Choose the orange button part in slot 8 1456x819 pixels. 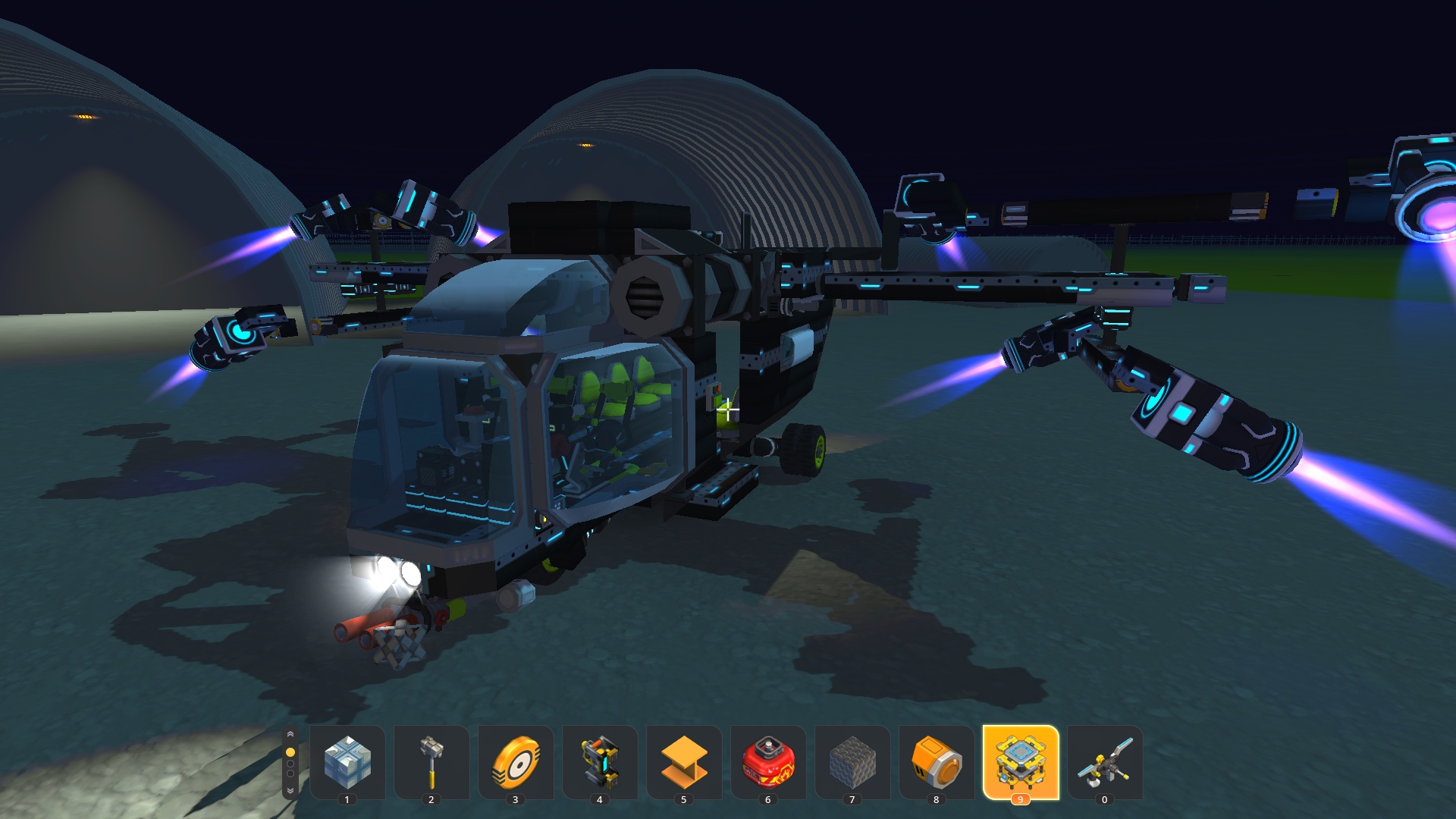coord(937,761)
